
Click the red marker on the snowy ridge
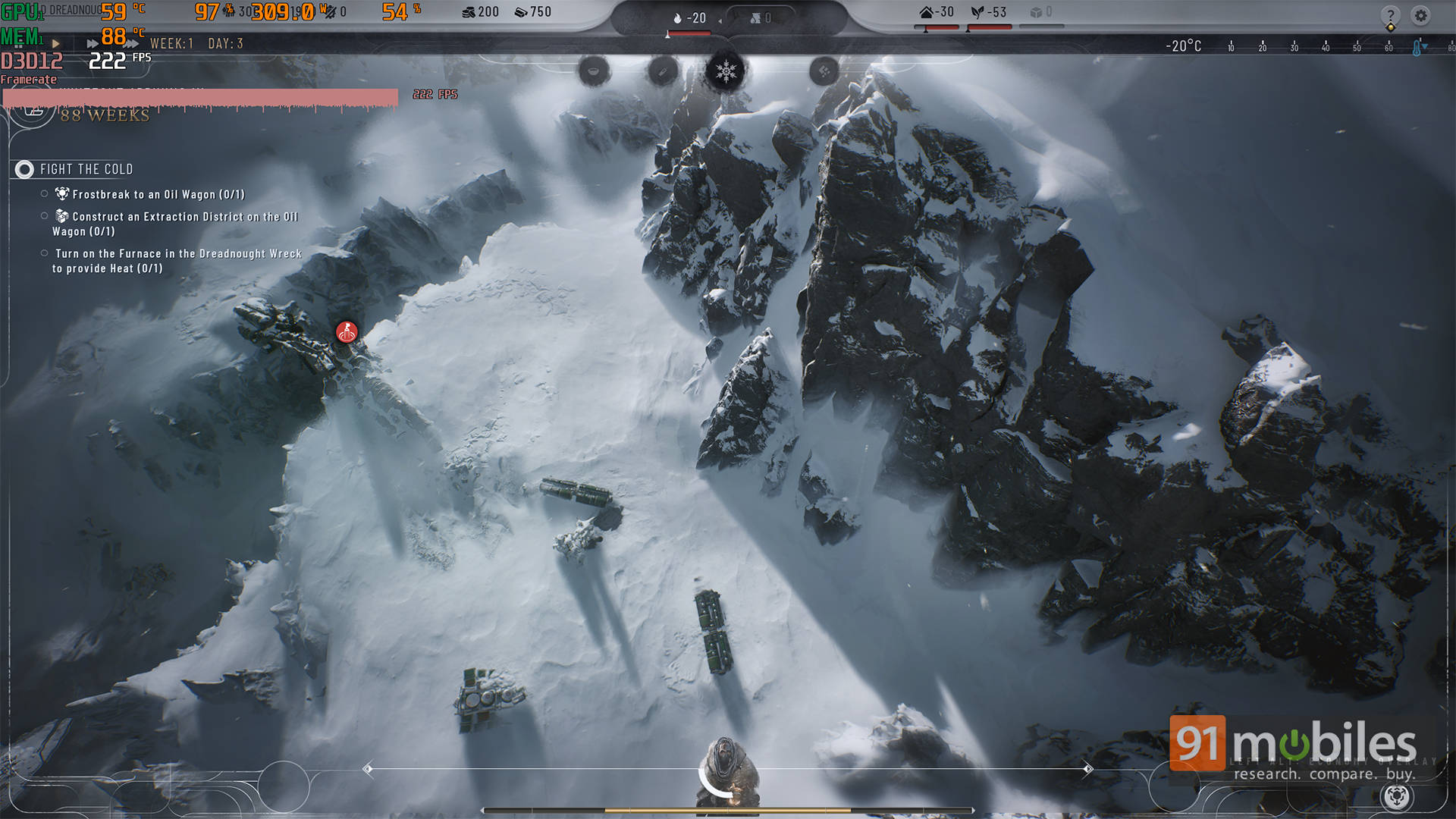coord(347,331)
